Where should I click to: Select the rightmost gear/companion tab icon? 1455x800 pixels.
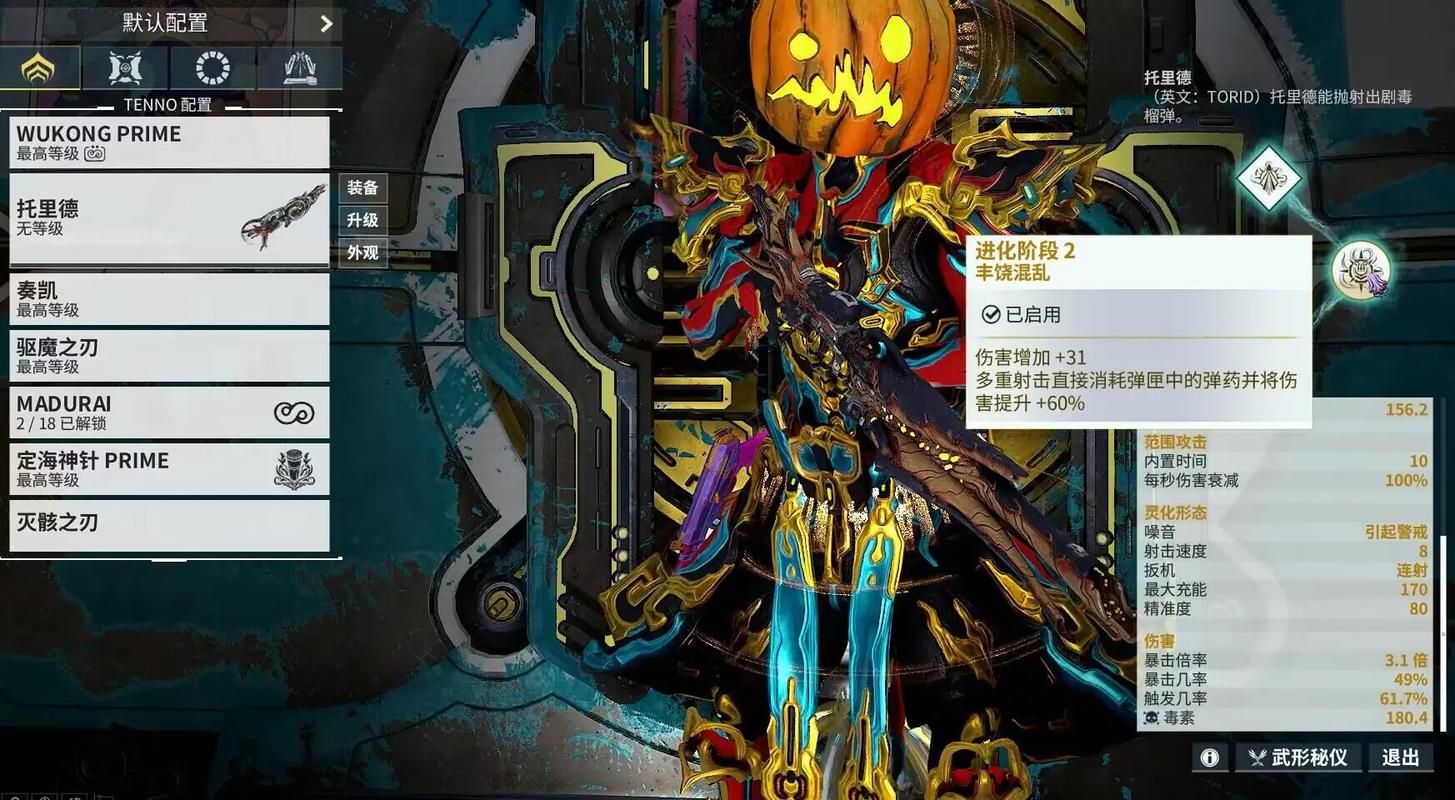point(297,68)
